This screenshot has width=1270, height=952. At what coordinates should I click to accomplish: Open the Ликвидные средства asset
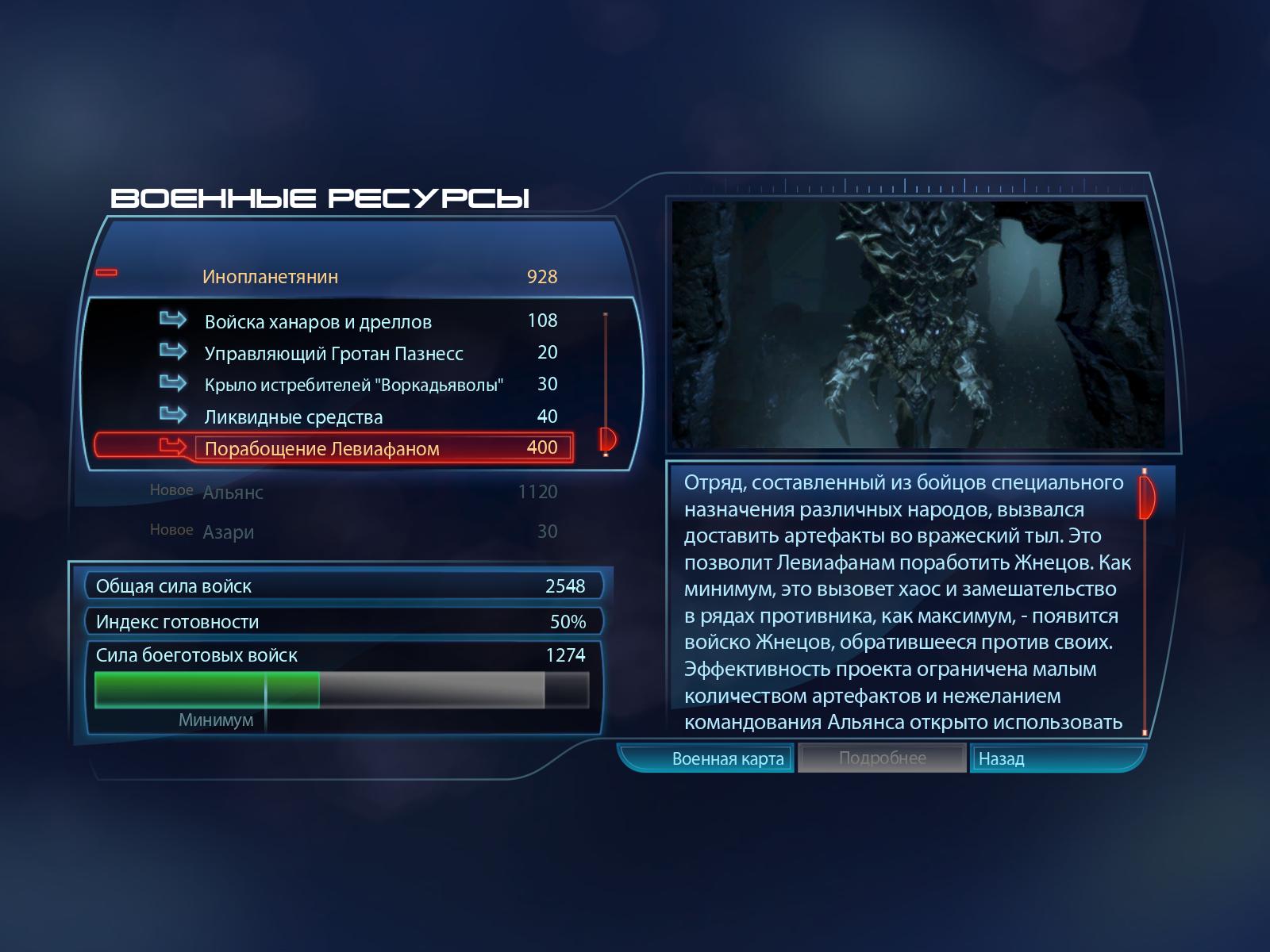293,417
